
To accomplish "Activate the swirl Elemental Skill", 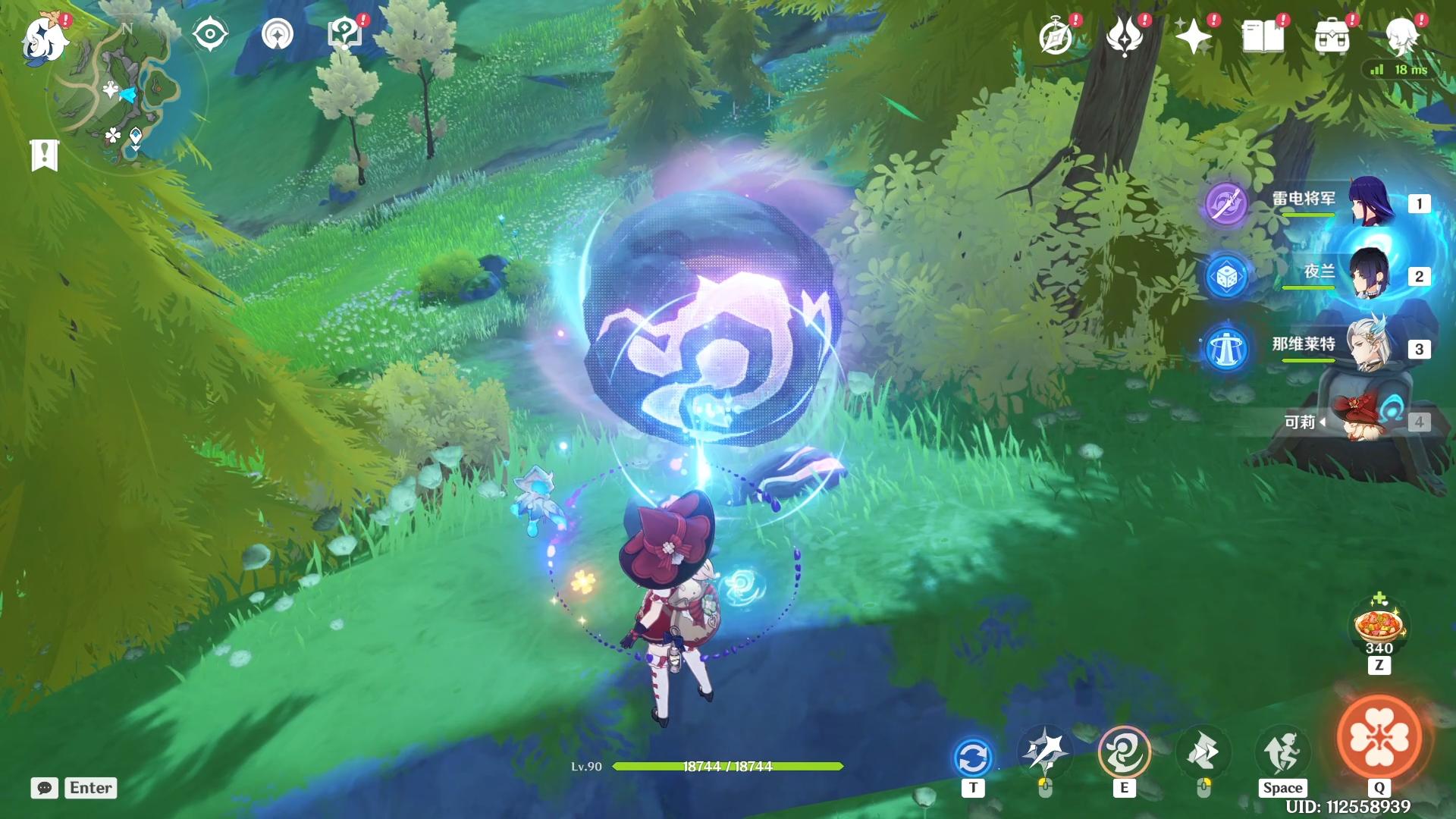I will (1124, 752).
